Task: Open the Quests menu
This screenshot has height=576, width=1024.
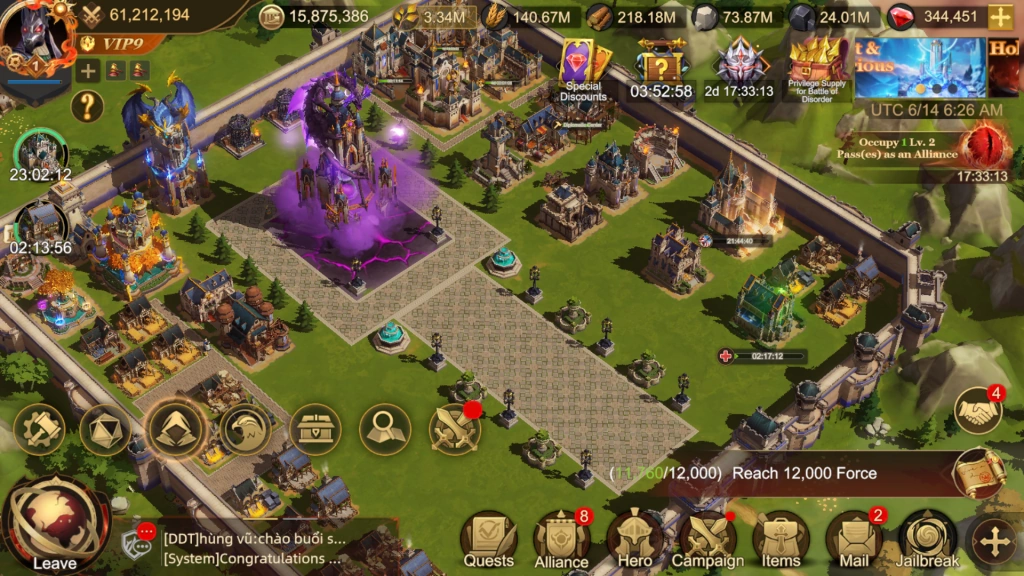Action: (488, 540)
